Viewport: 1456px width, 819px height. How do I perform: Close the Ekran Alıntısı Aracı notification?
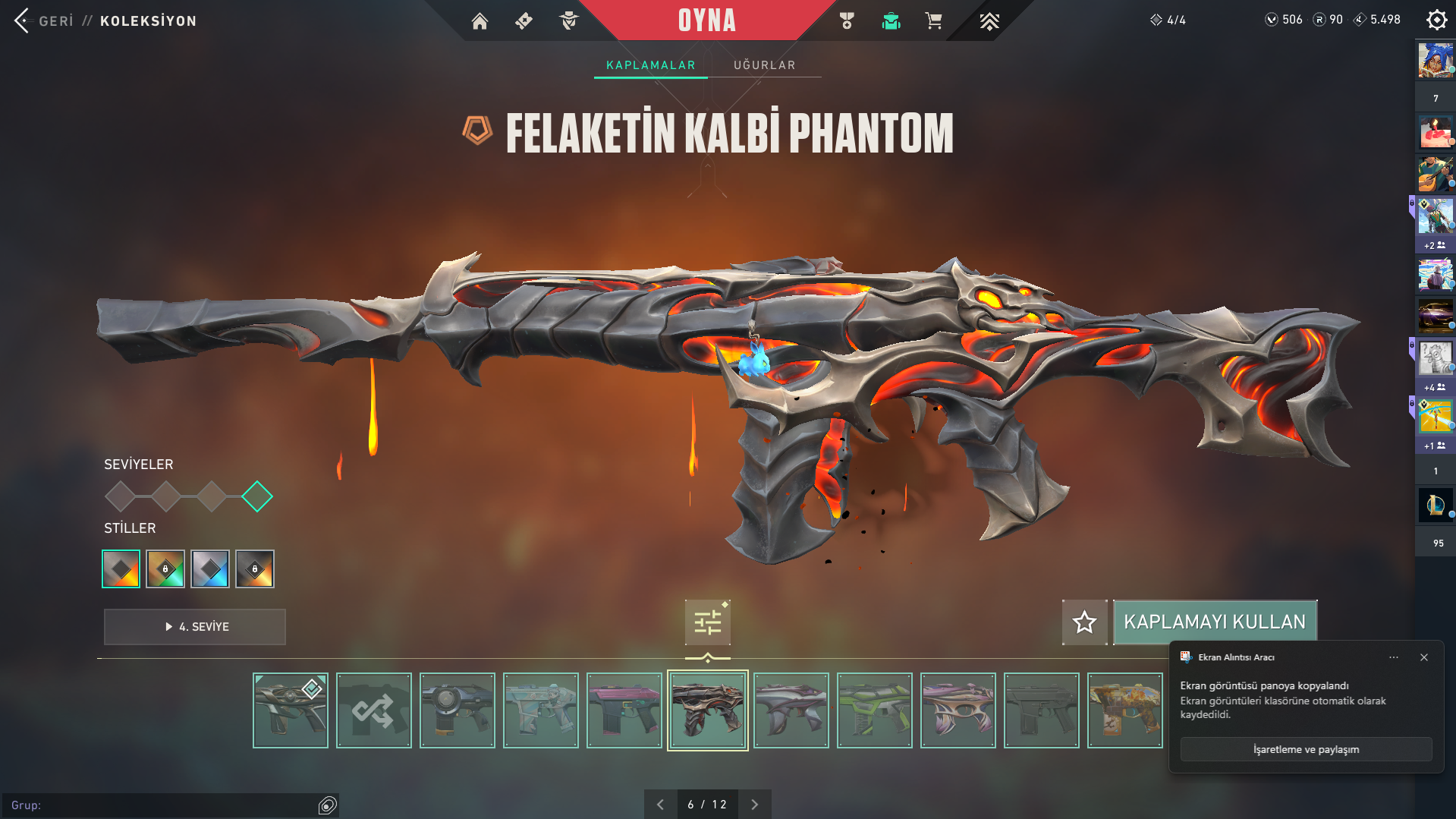point(1424,657)
